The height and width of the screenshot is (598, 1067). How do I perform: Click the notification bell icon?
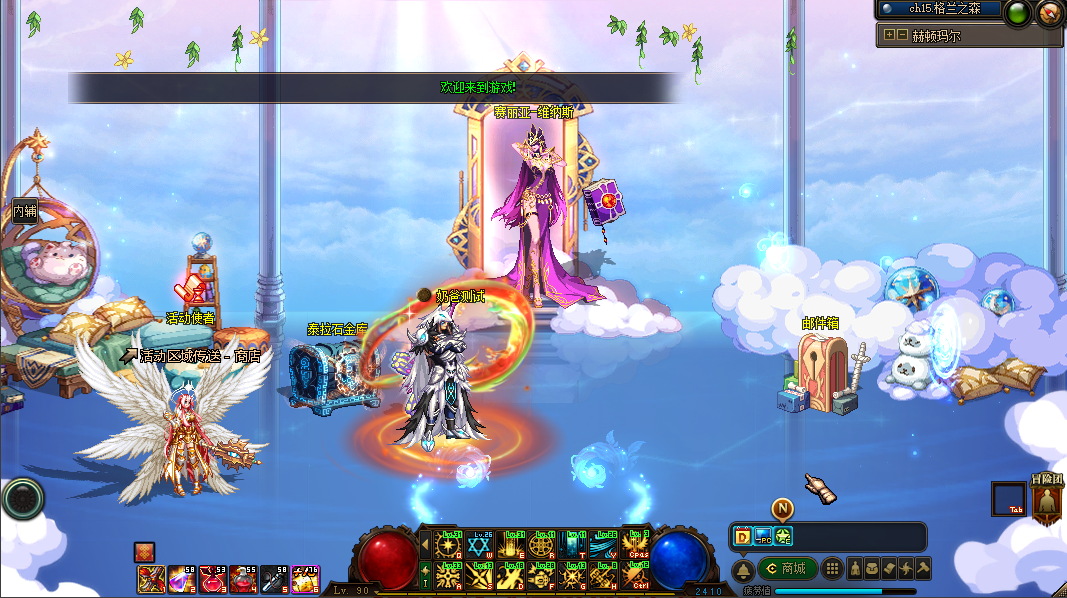pos(743,569)
